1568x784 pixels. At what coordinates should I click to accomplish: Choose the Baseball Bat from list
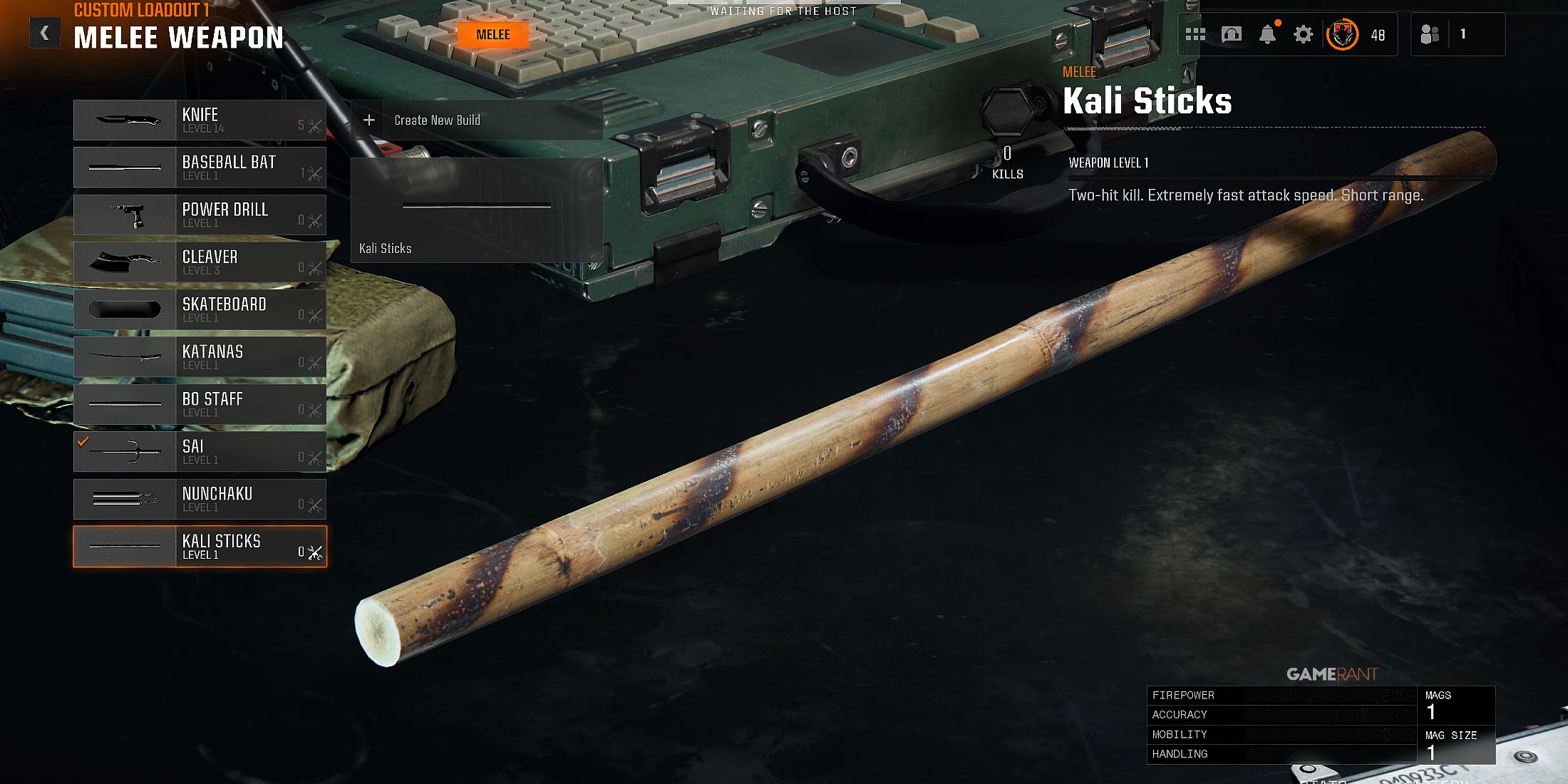pyautogui.click(x=200, y=167)
